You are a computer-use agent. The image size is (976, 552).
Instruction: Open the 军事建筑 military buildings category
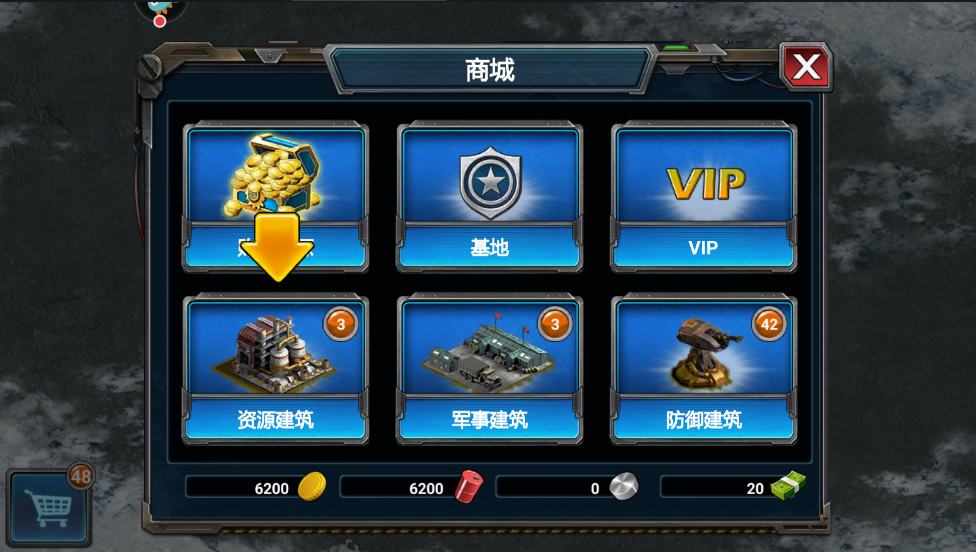coord(489,370)
